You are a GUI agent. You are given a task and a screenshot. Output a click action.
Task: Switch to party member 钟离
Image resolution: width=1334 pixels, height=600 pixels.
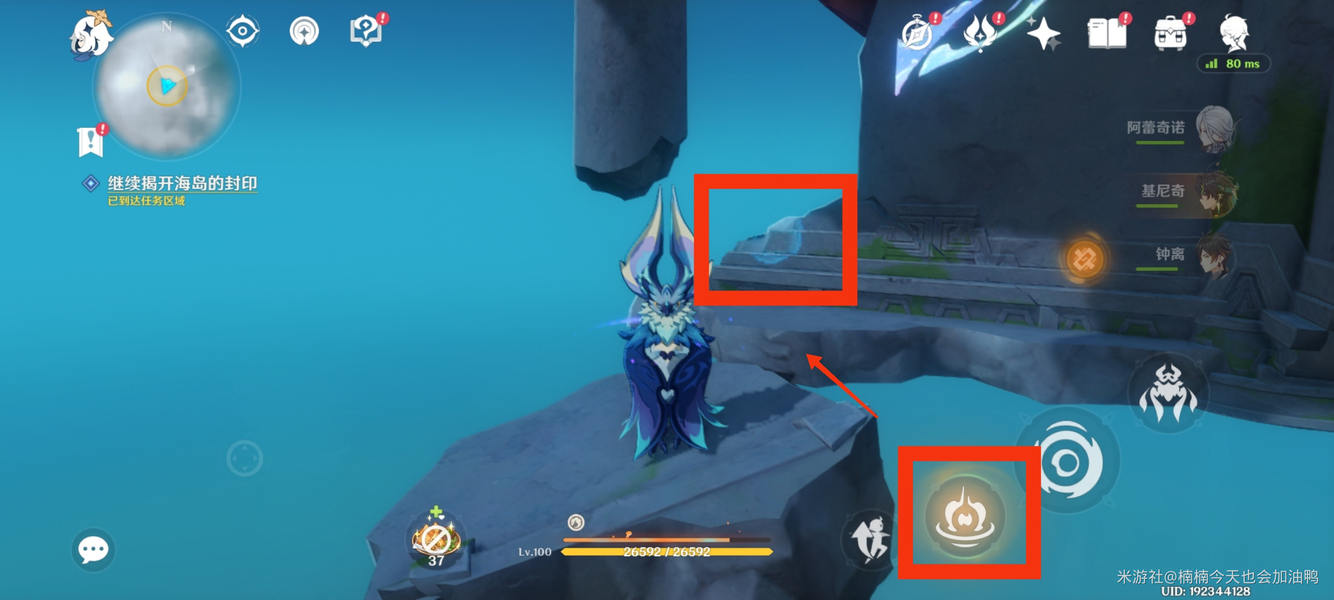[1214, 255]
